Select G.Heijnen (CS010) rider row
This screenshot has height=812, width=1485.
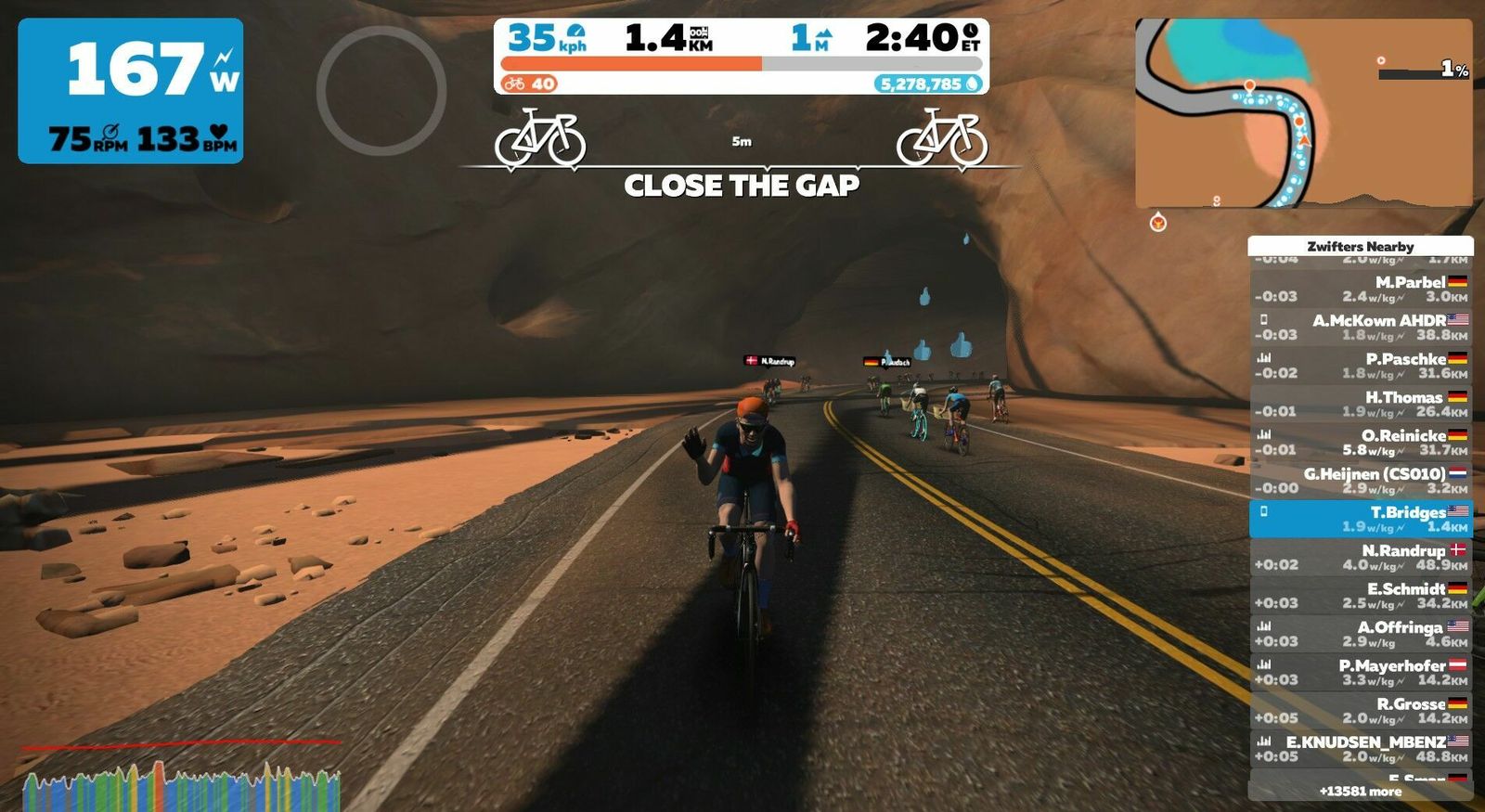click(1360, 480)
